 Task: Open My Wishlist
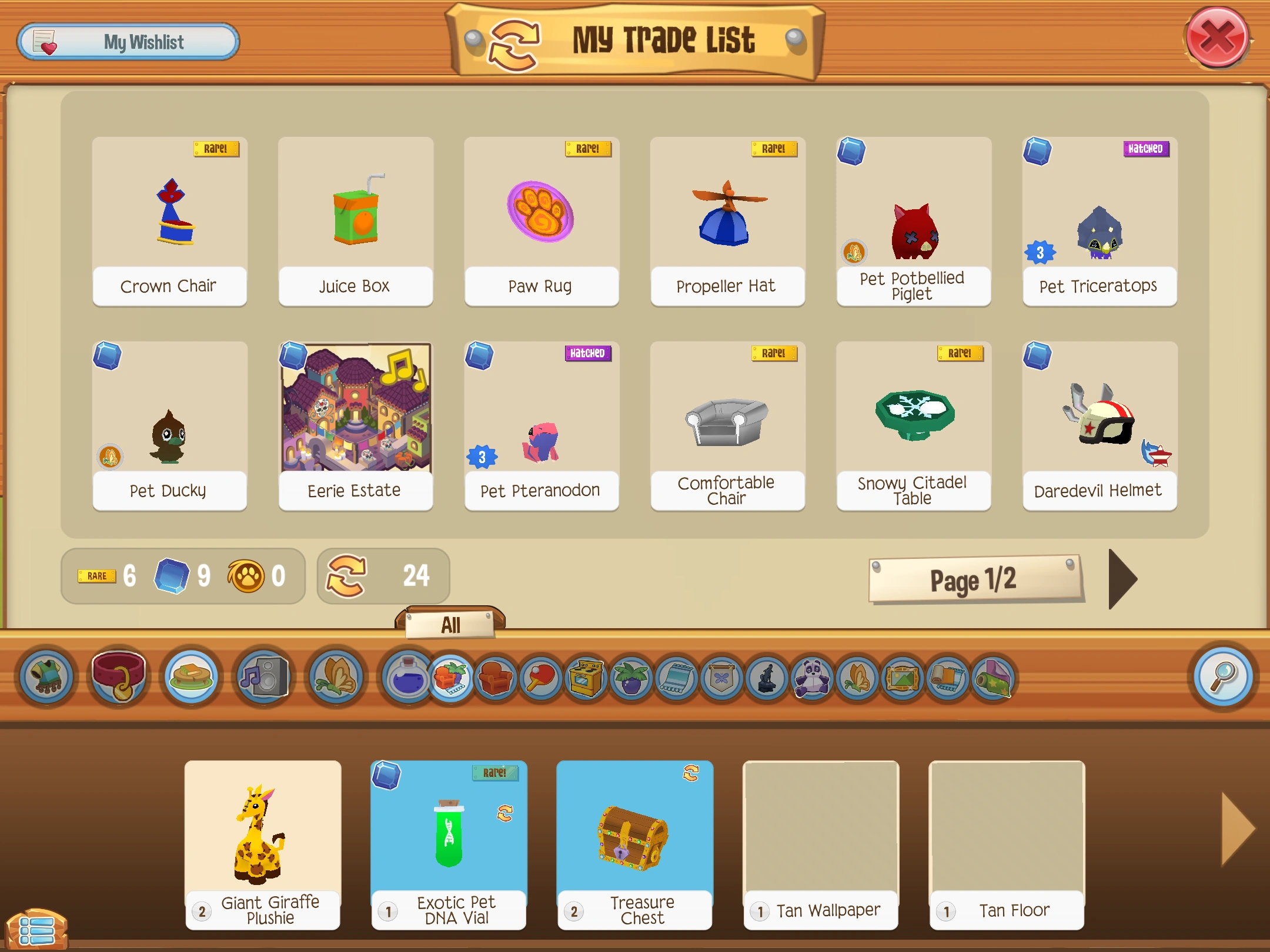(128, 41)
